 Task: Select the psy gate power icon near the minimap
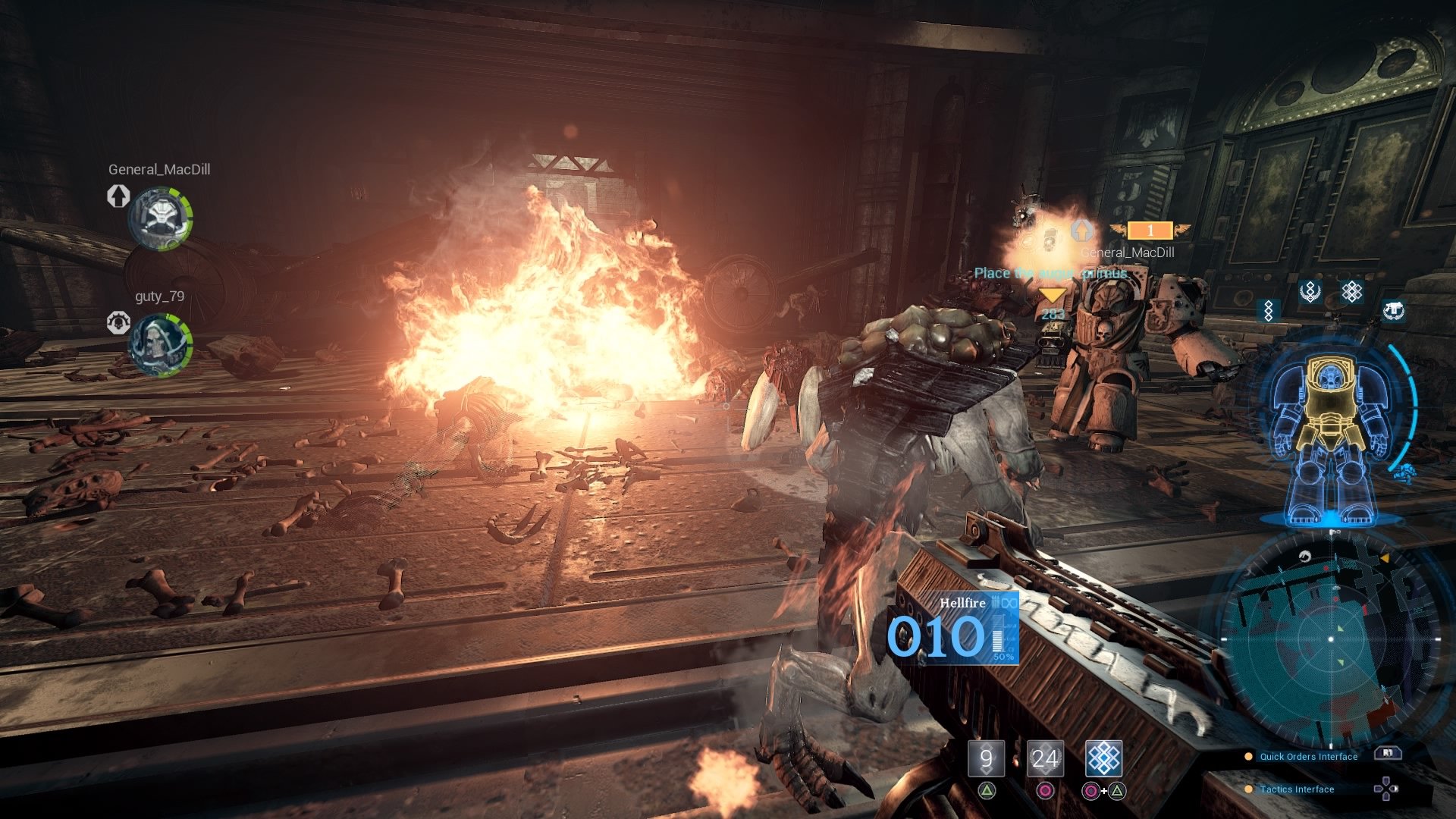point(1352,290)
